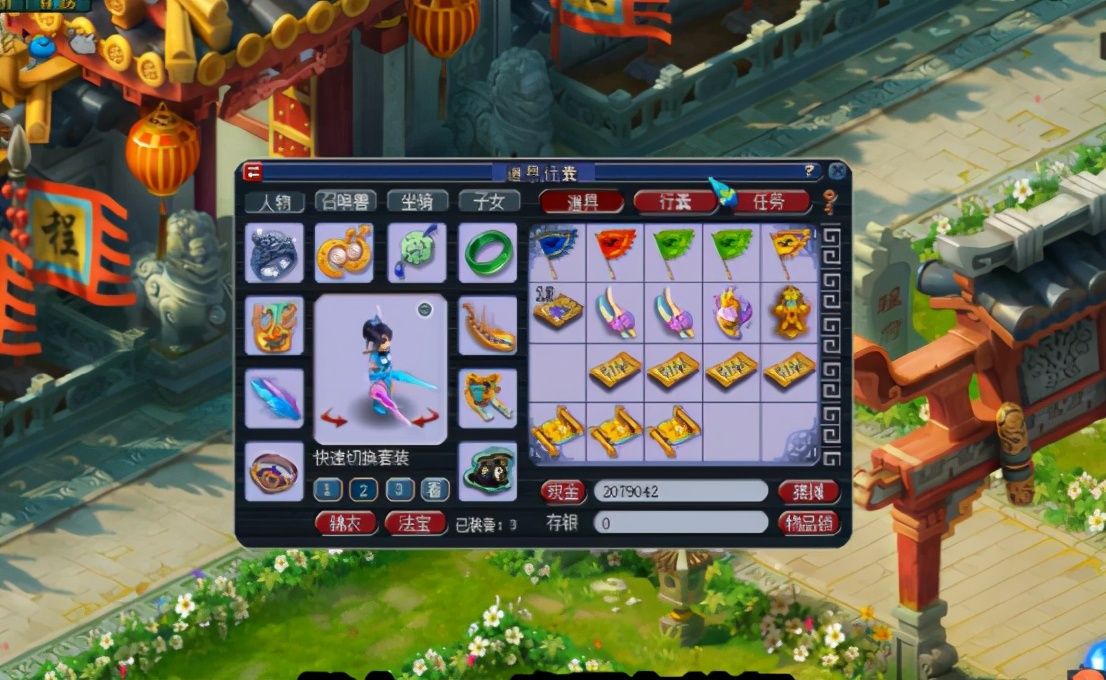The image size is (1106, 680).
Task: Click the question mark help button
Action: pyautogui.click(x=809, y=170)
